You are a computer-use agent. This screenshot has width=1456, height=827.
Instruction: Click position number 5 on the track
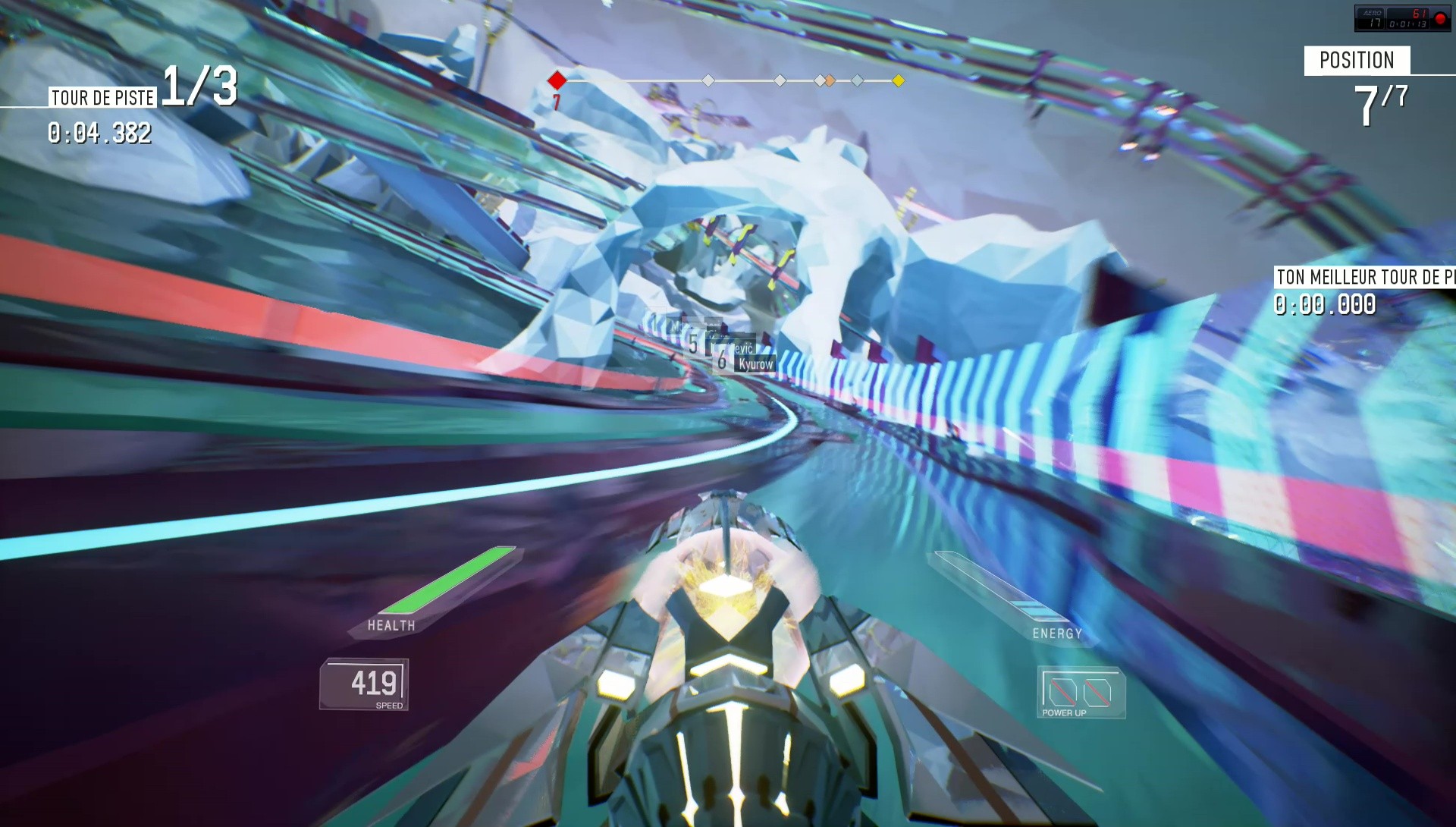click(x=694, y=342)
